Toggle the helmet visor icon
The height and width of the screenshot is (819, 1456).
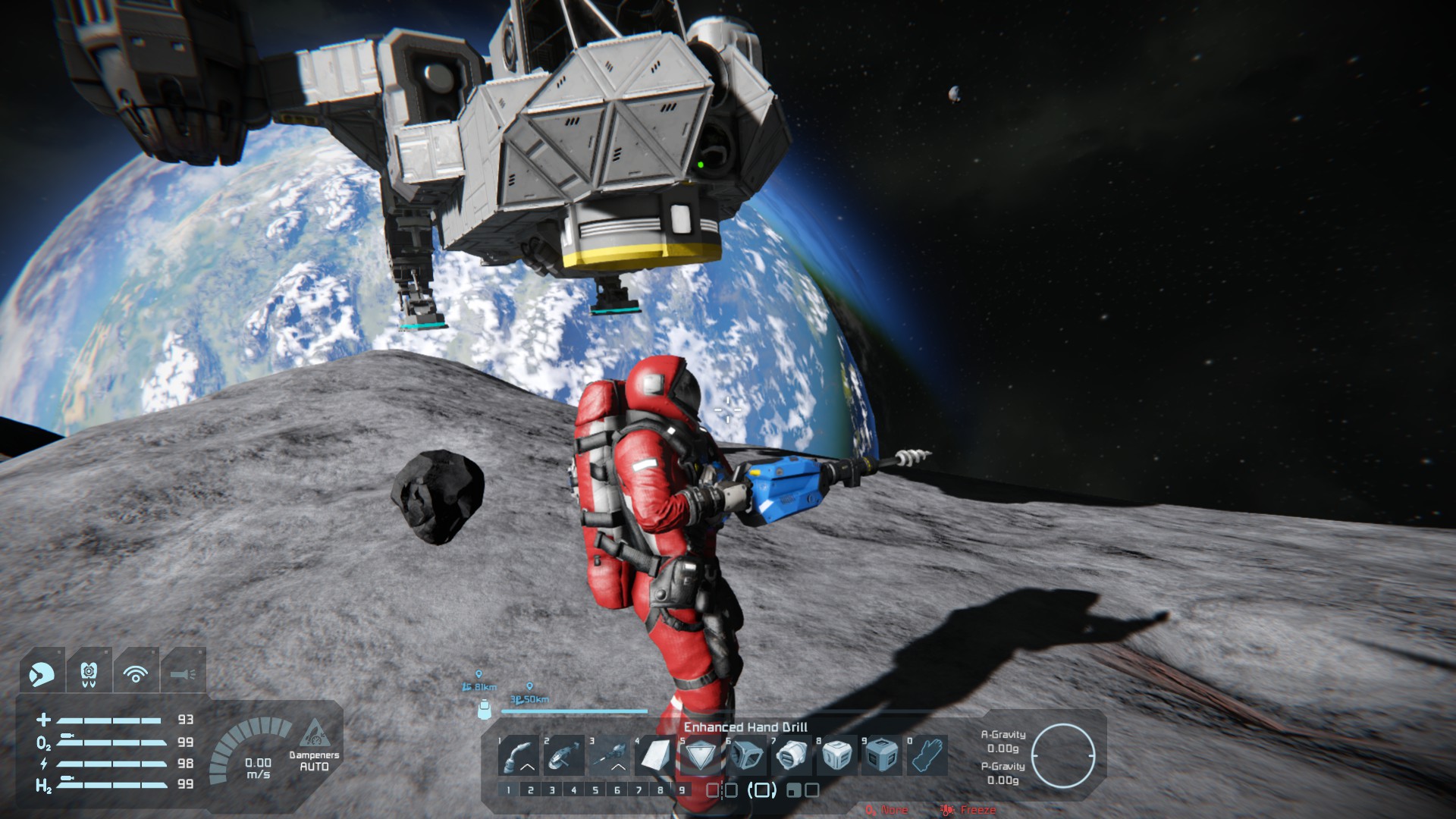(x=42, y=673)
